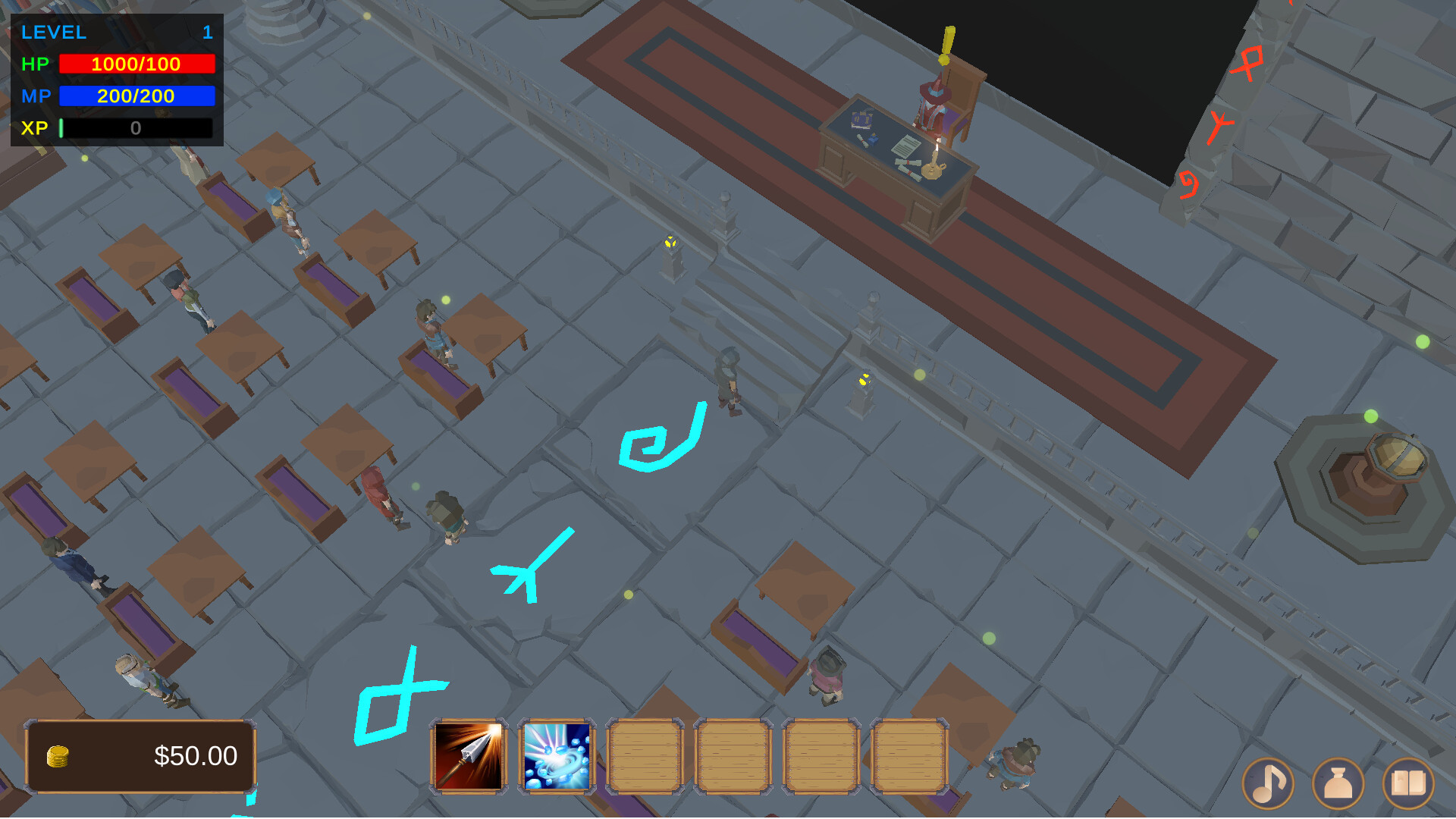
Task: Click the gold coins icon beside $50.00
Action: [x=59, y=755]
